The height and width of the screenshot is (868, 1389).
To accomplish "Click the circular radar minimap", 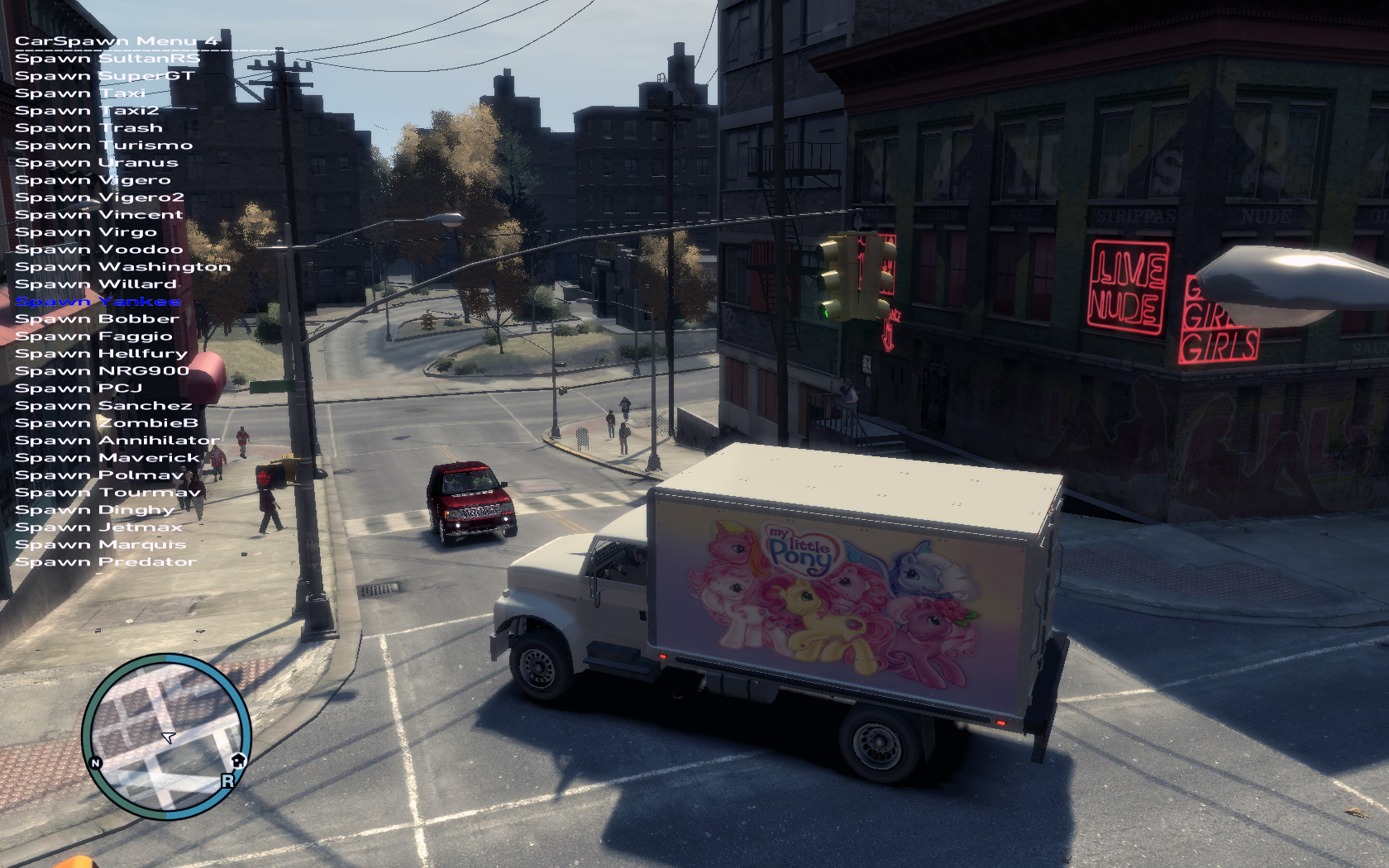I will 167,737.
